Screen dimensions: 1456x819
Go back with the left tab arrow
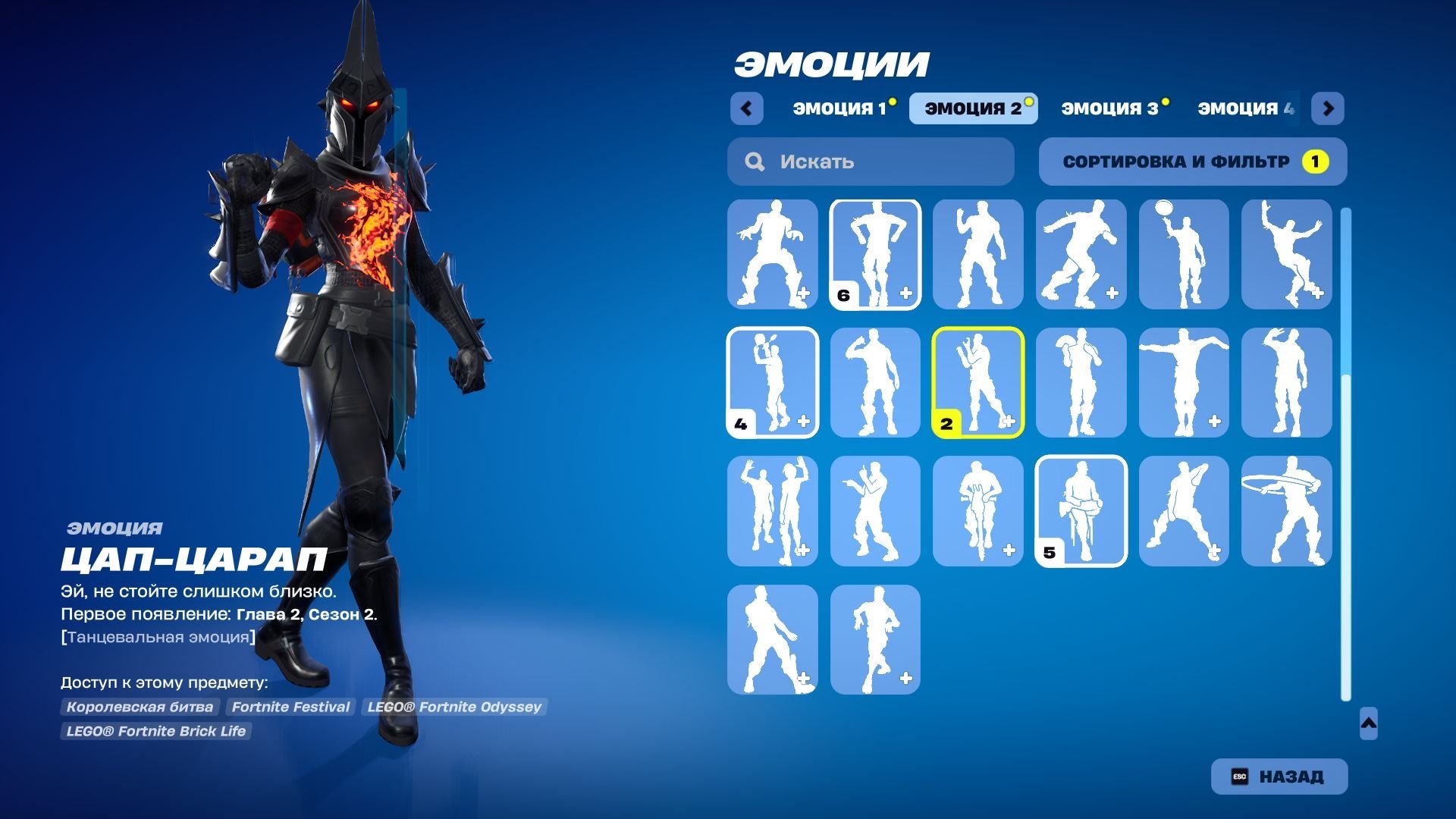click(747, 108)
